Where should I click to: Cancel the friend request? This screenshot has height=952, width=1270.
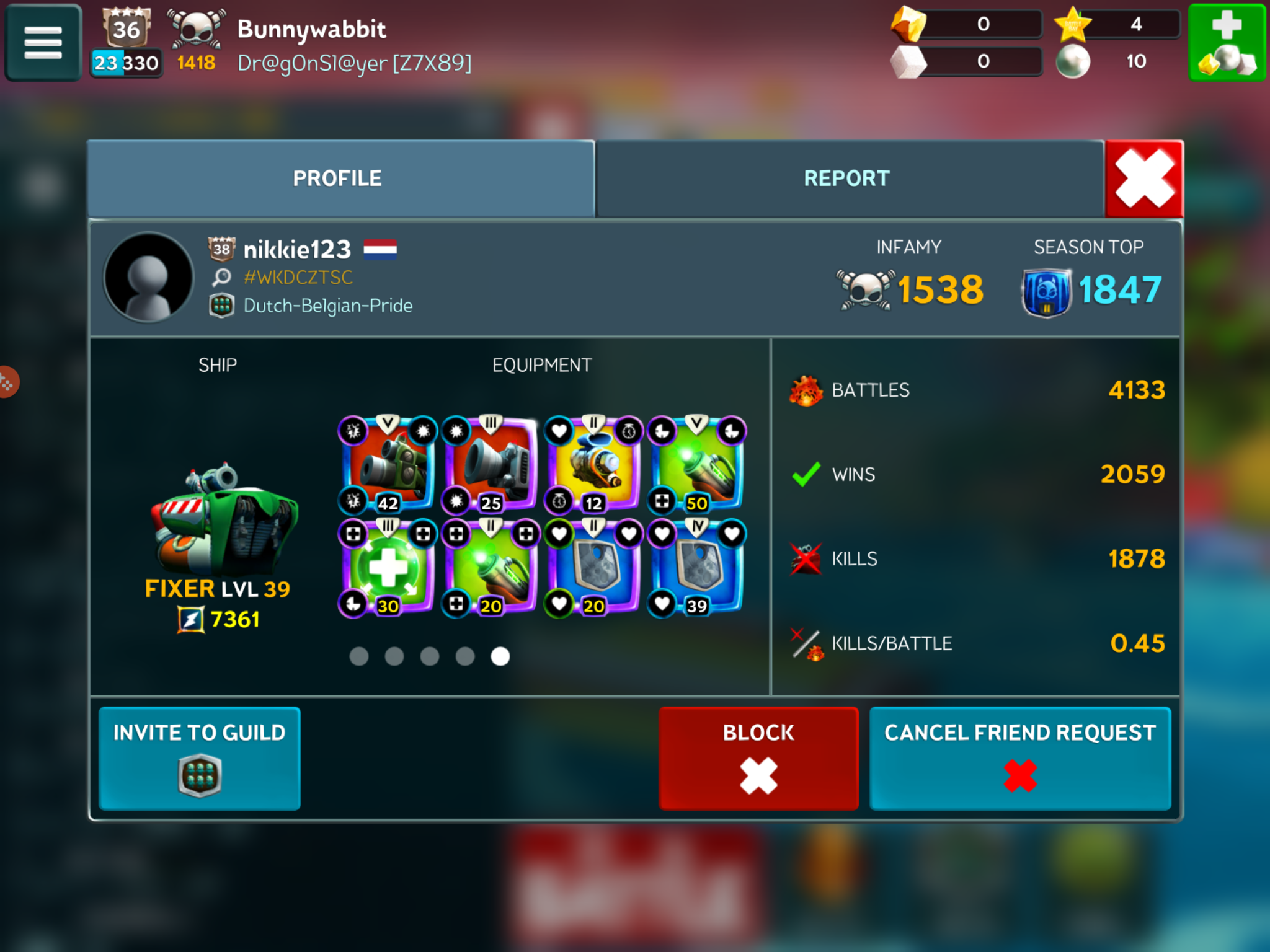tap(1020, 757)
